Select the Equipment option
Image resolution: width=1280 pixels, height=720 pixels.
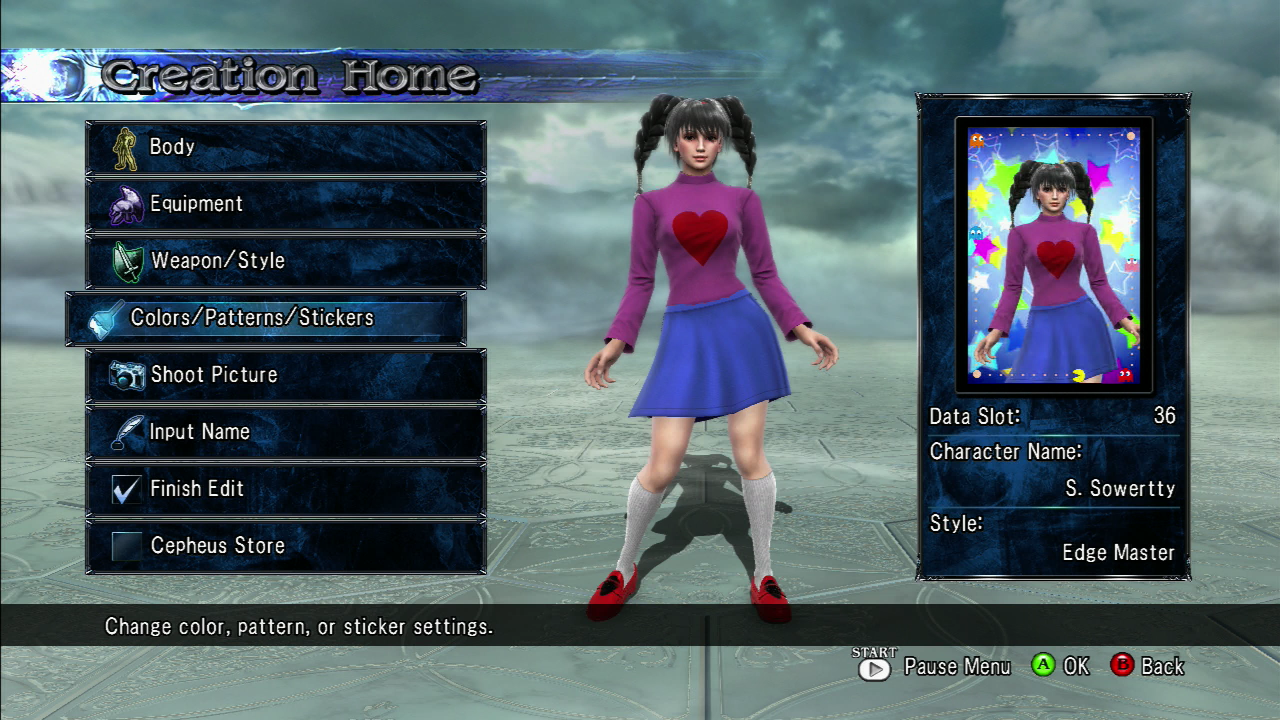point(286,204)
